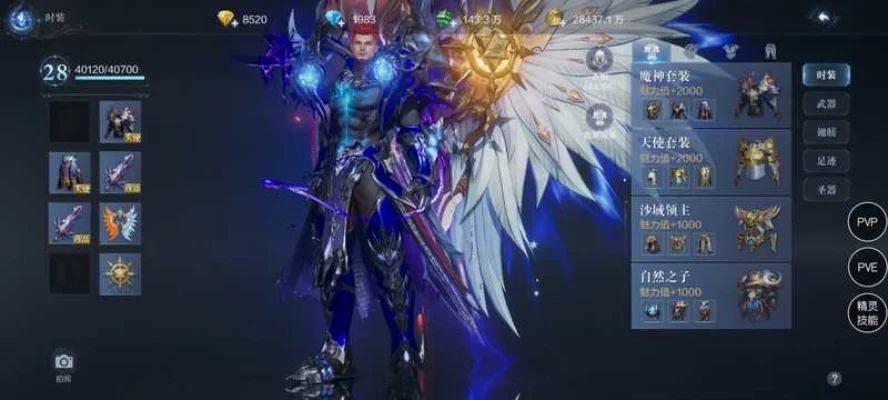Switch to the 翅膀 category tab
The width and height of the screenshot is (888, 400).
click(x=826, y=132)
